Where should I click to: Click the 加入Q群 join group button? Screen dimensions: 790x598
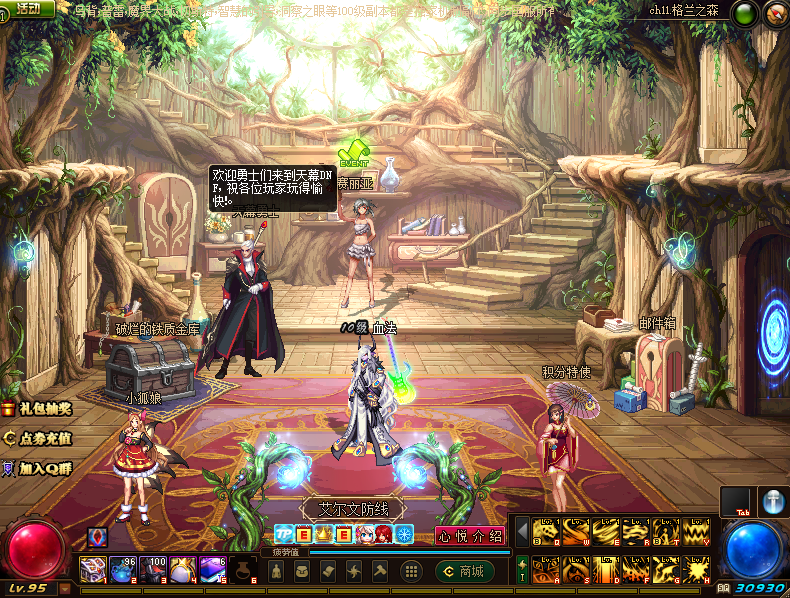38,467
